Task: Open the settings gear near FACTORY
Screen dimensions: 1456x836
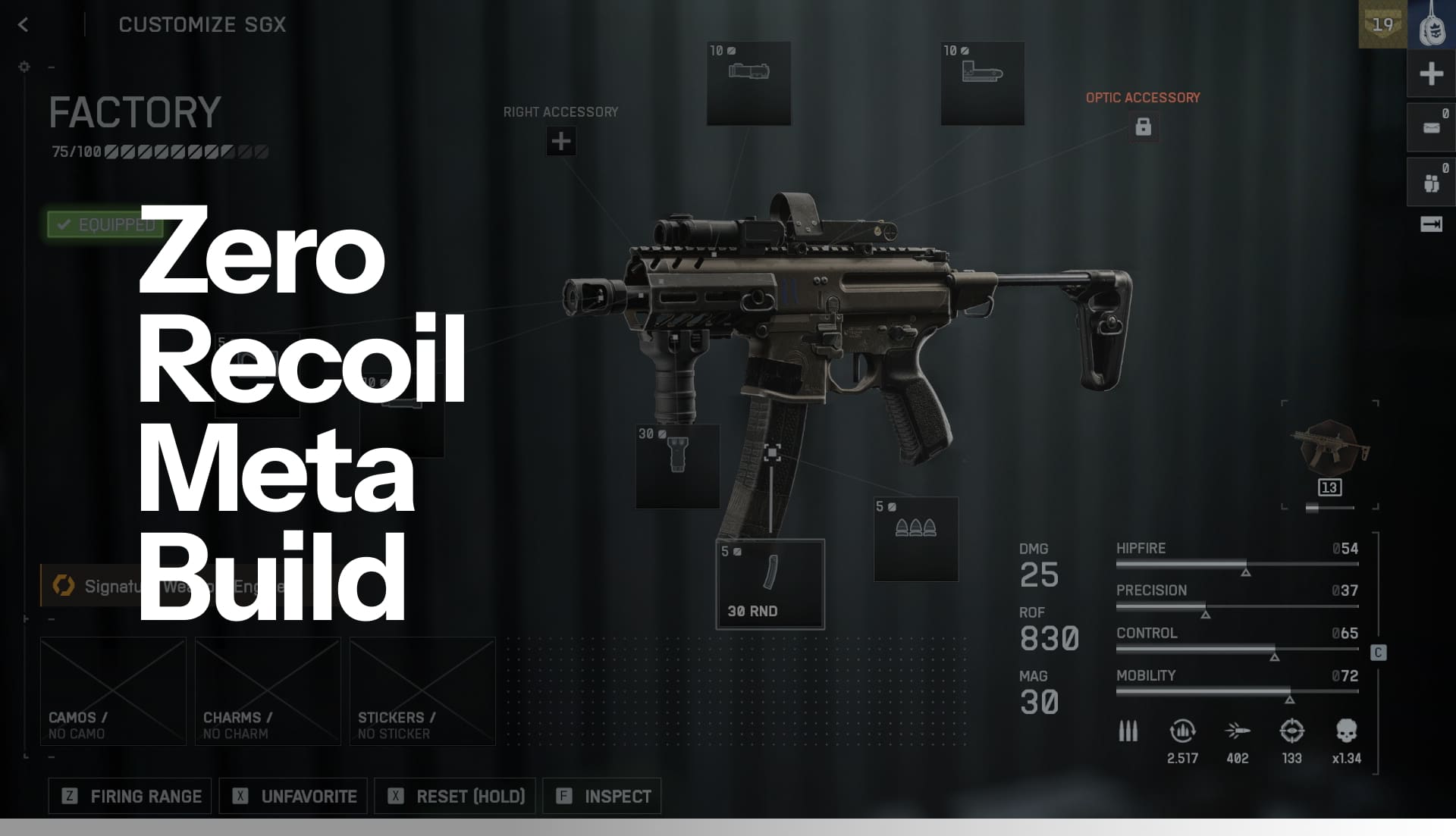Action: point(24,67)
